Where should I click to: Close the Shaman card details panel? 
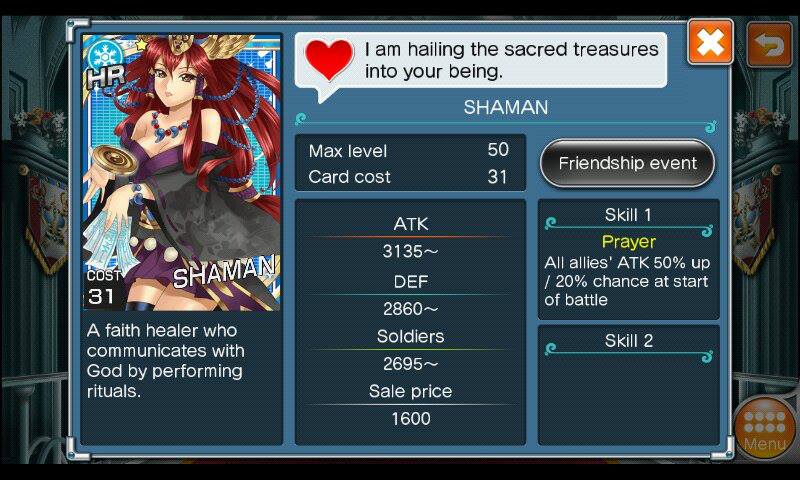point(710,43)
